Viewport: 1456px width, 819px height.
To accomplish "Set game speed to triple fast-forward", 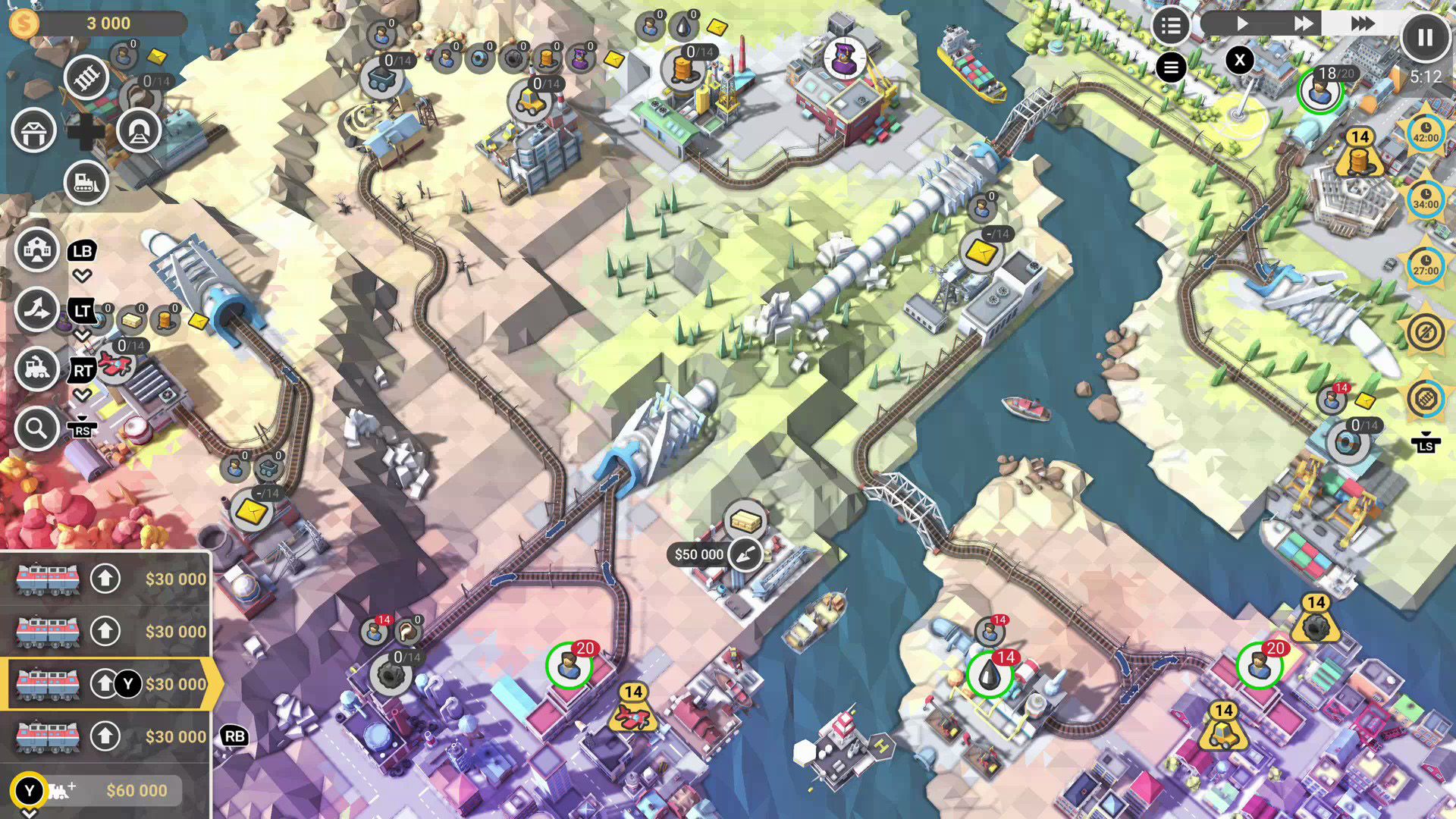I will point(1361,24).
